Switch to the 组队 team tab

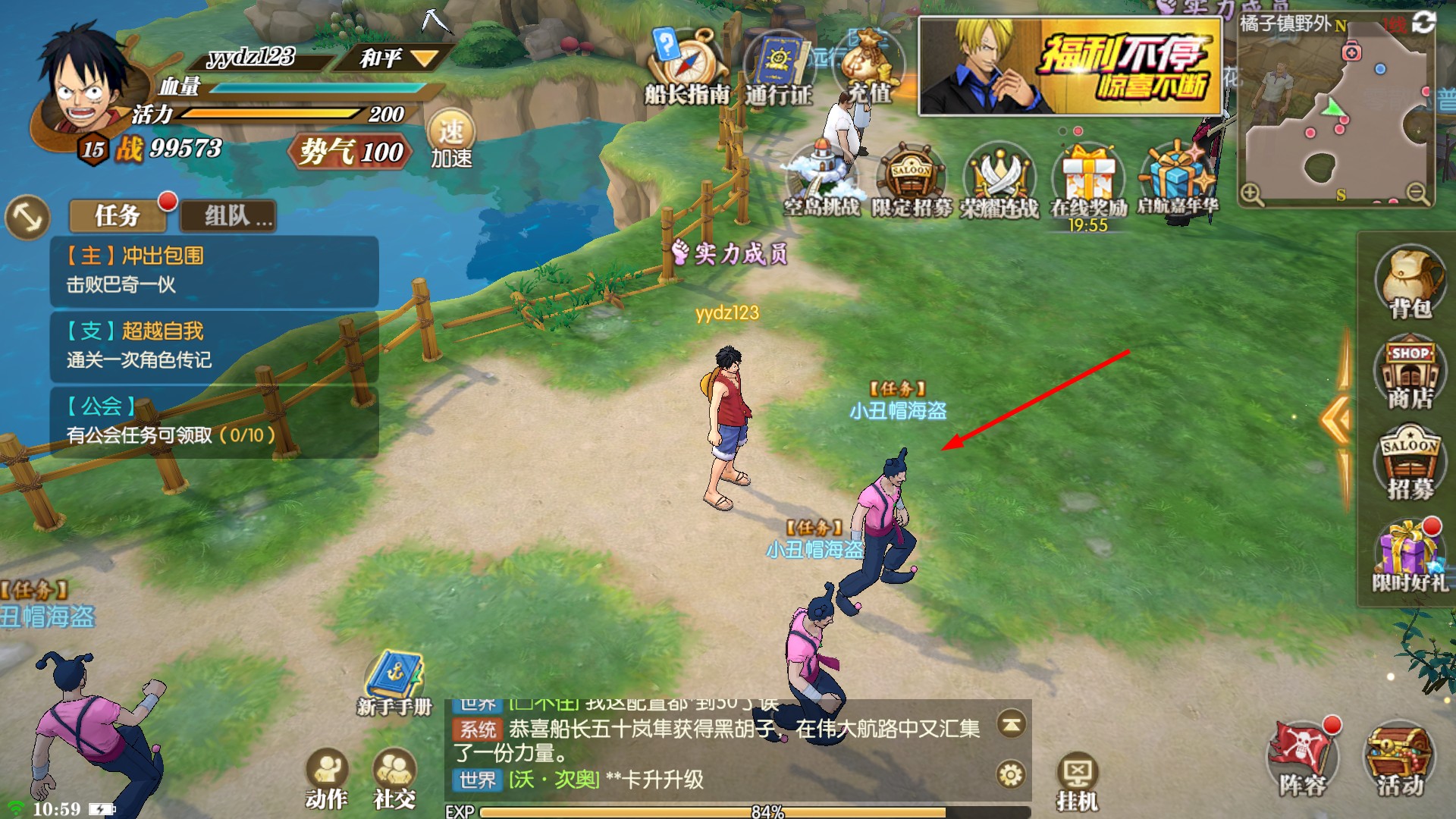(228, 217)
